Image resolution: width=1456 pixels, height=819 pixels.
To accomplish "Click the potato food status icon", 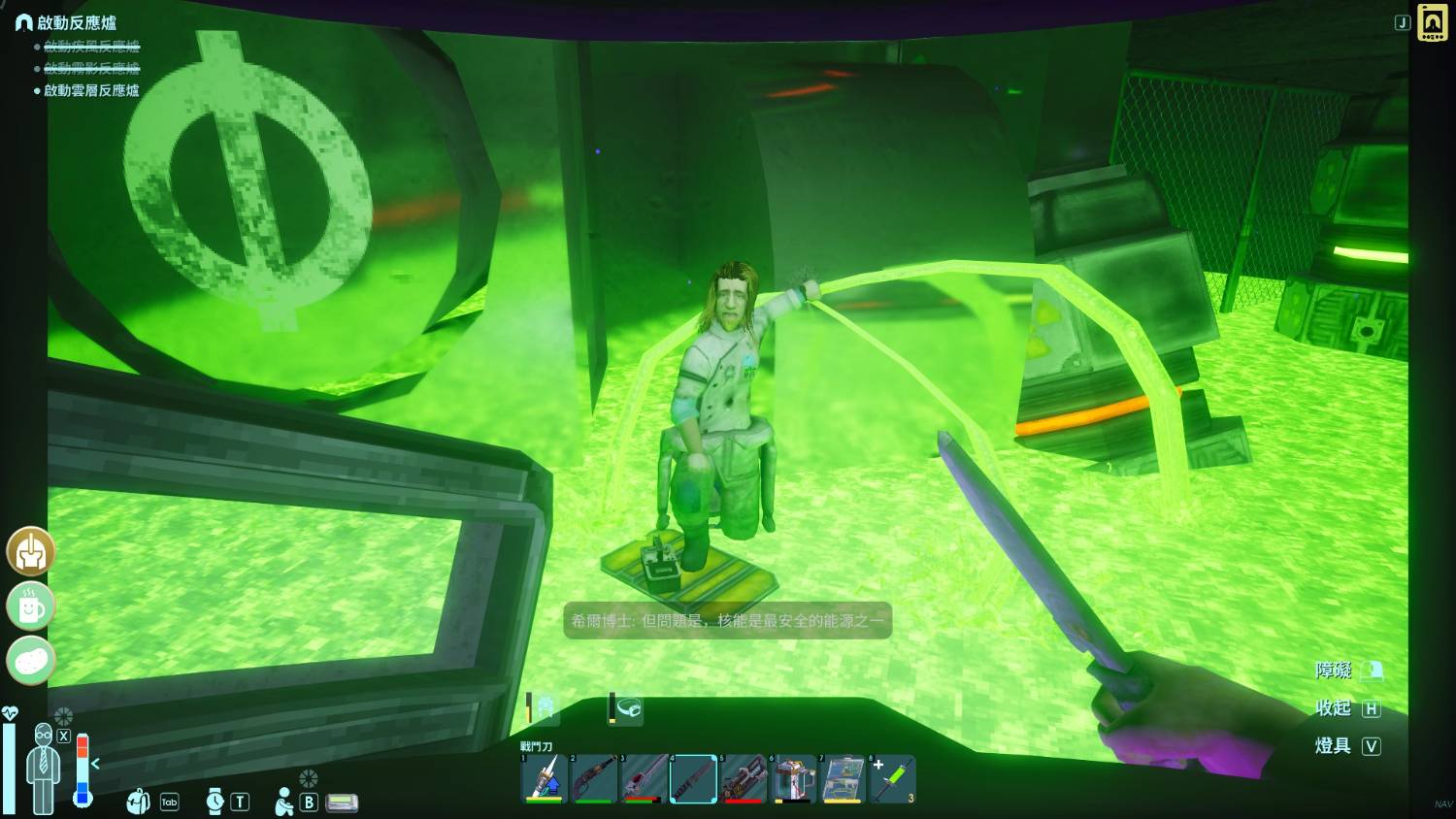I will point(31,662).
